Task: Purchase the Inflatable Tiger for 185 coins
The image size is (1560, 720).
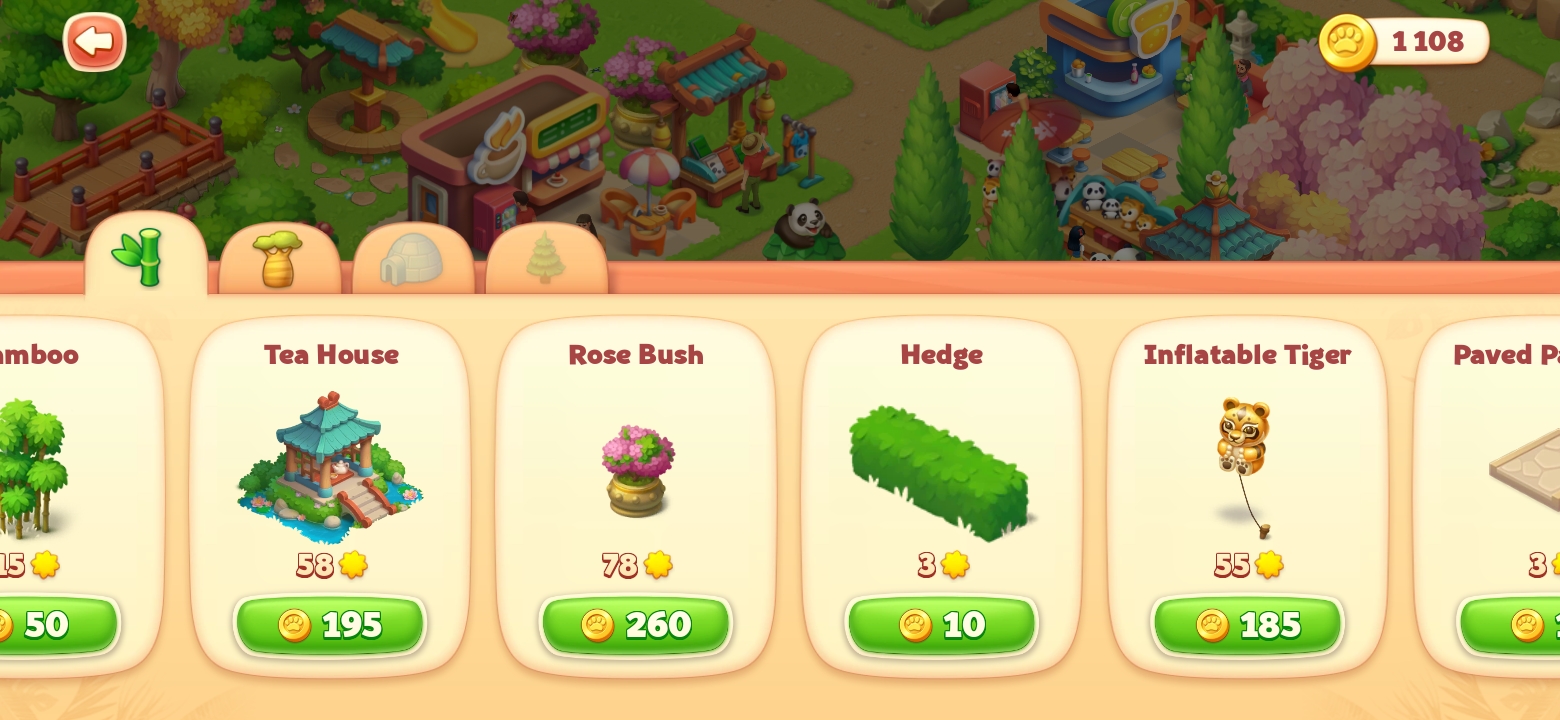Action: click(1247, 625)
